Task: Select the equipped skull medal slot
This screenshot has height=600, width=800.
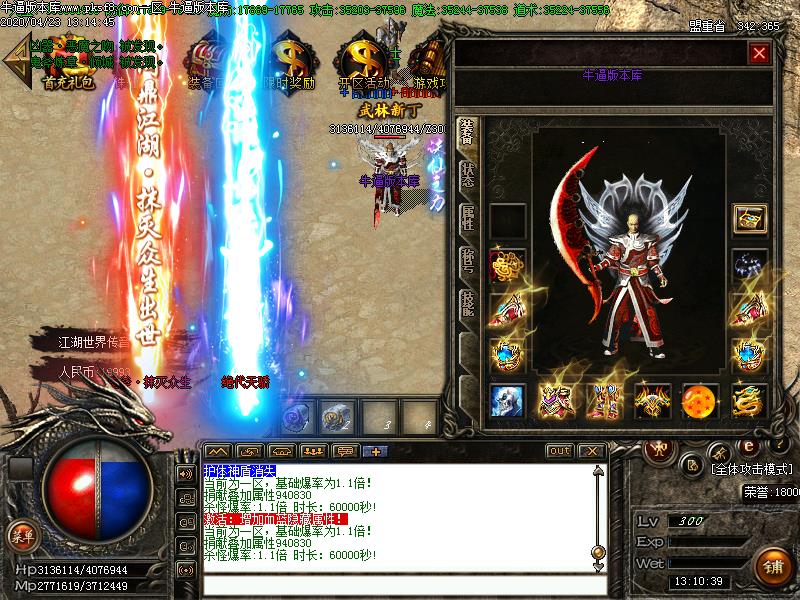Action: [x=507, y=400]
